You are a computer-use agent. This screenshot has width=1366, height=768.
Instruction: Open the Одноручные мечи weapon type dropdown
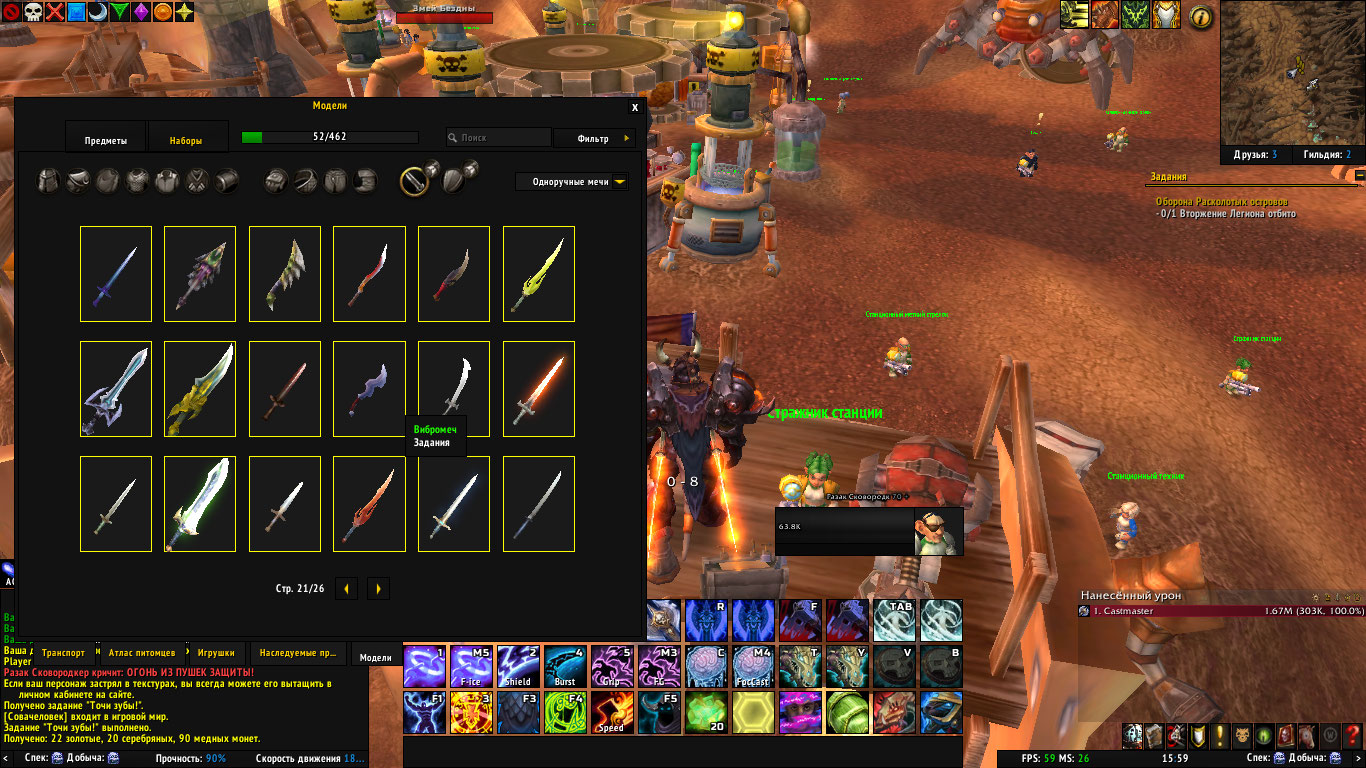coord(574,182)
